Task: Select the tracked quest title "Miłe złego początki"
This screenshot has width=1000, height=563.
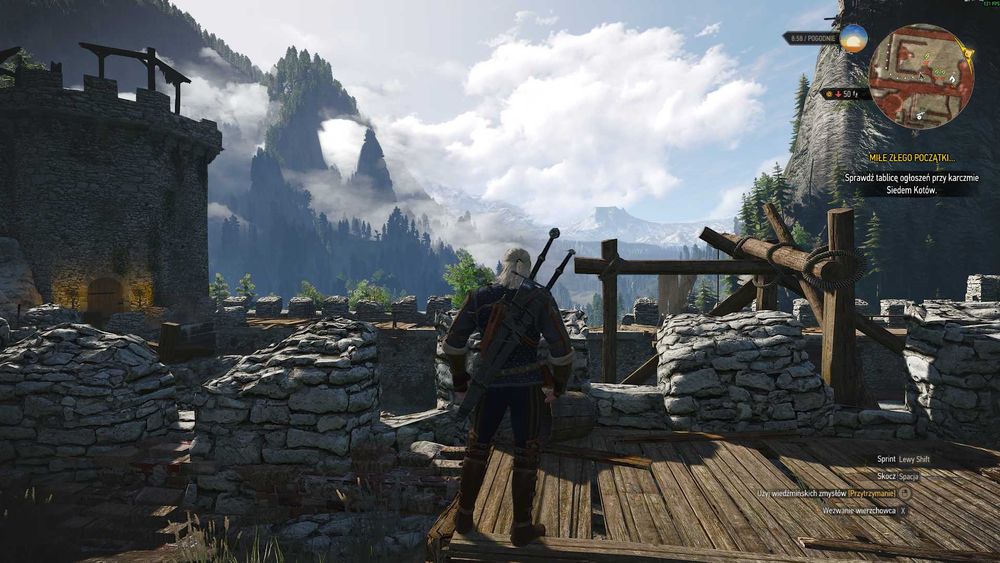Action: 911,158
